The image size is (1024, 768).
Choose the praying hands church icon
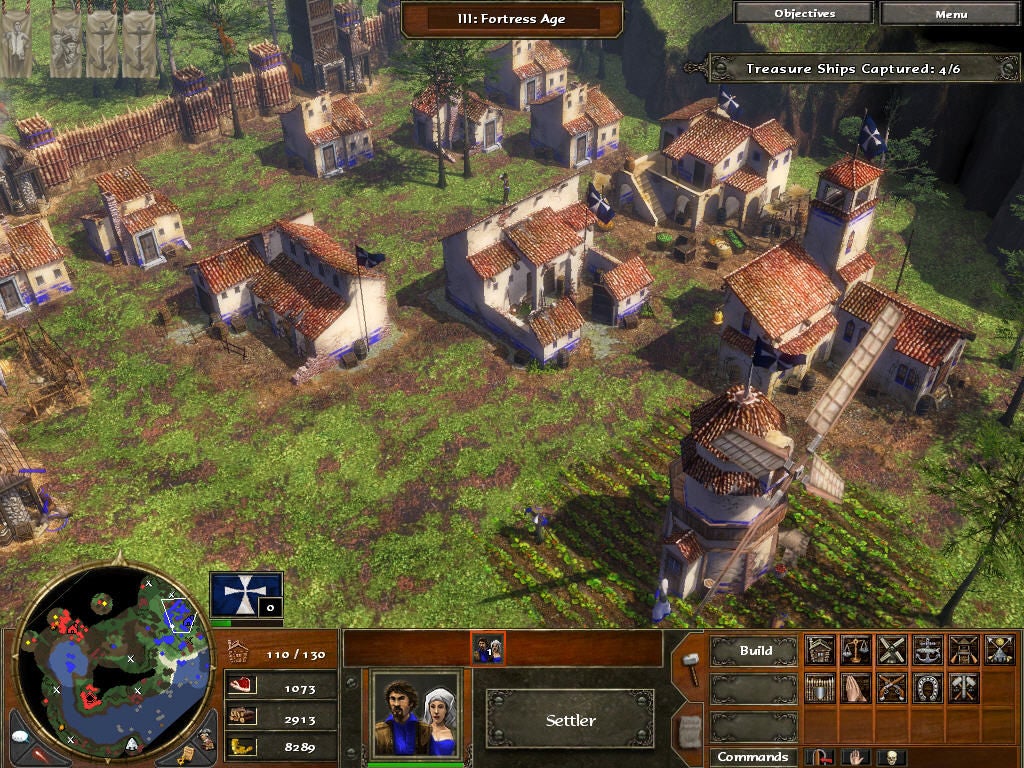click(x=855, y=687)
